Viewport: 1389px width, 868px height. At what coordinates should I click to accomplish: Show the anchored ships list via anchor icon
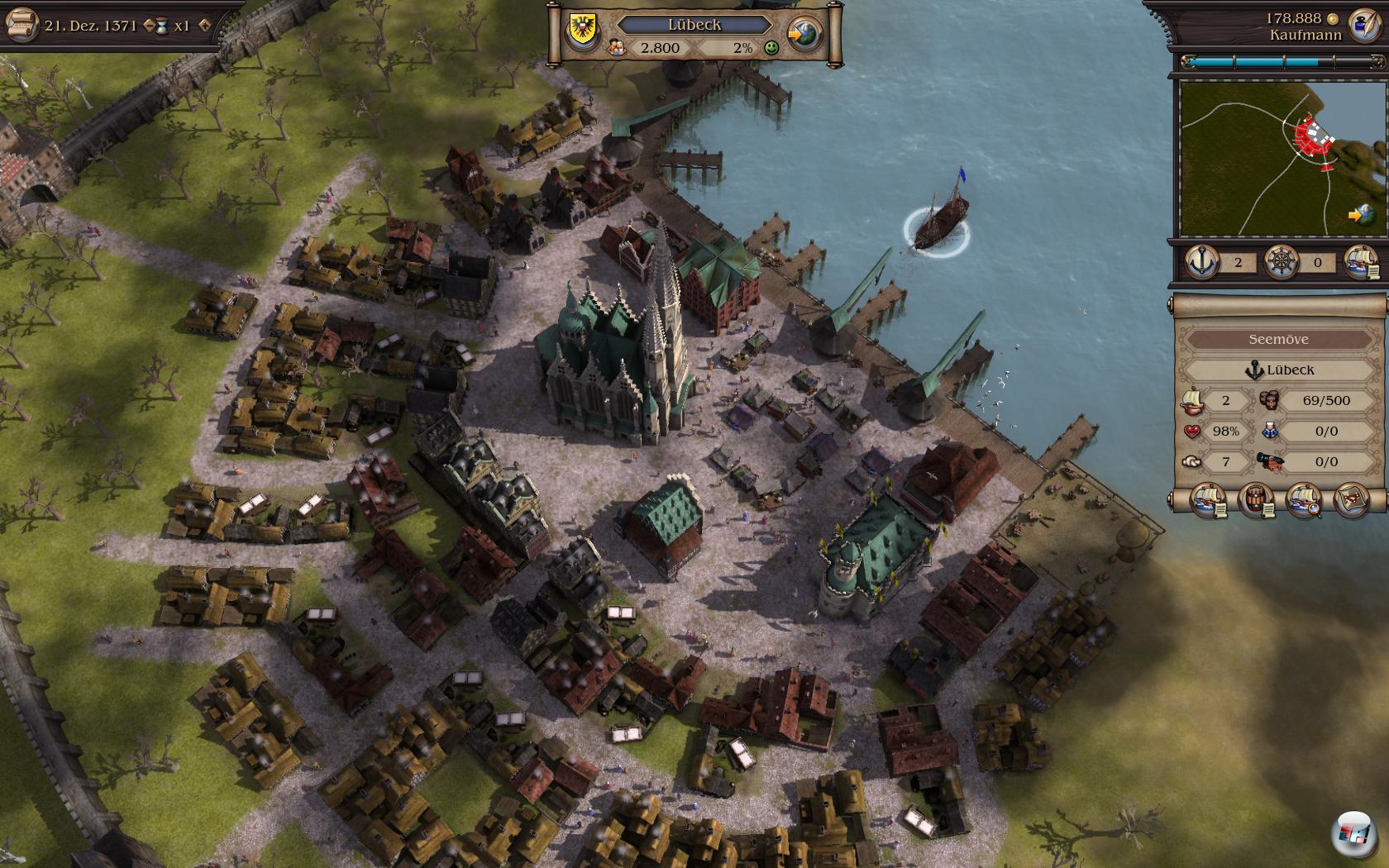tap(1201, 262)
